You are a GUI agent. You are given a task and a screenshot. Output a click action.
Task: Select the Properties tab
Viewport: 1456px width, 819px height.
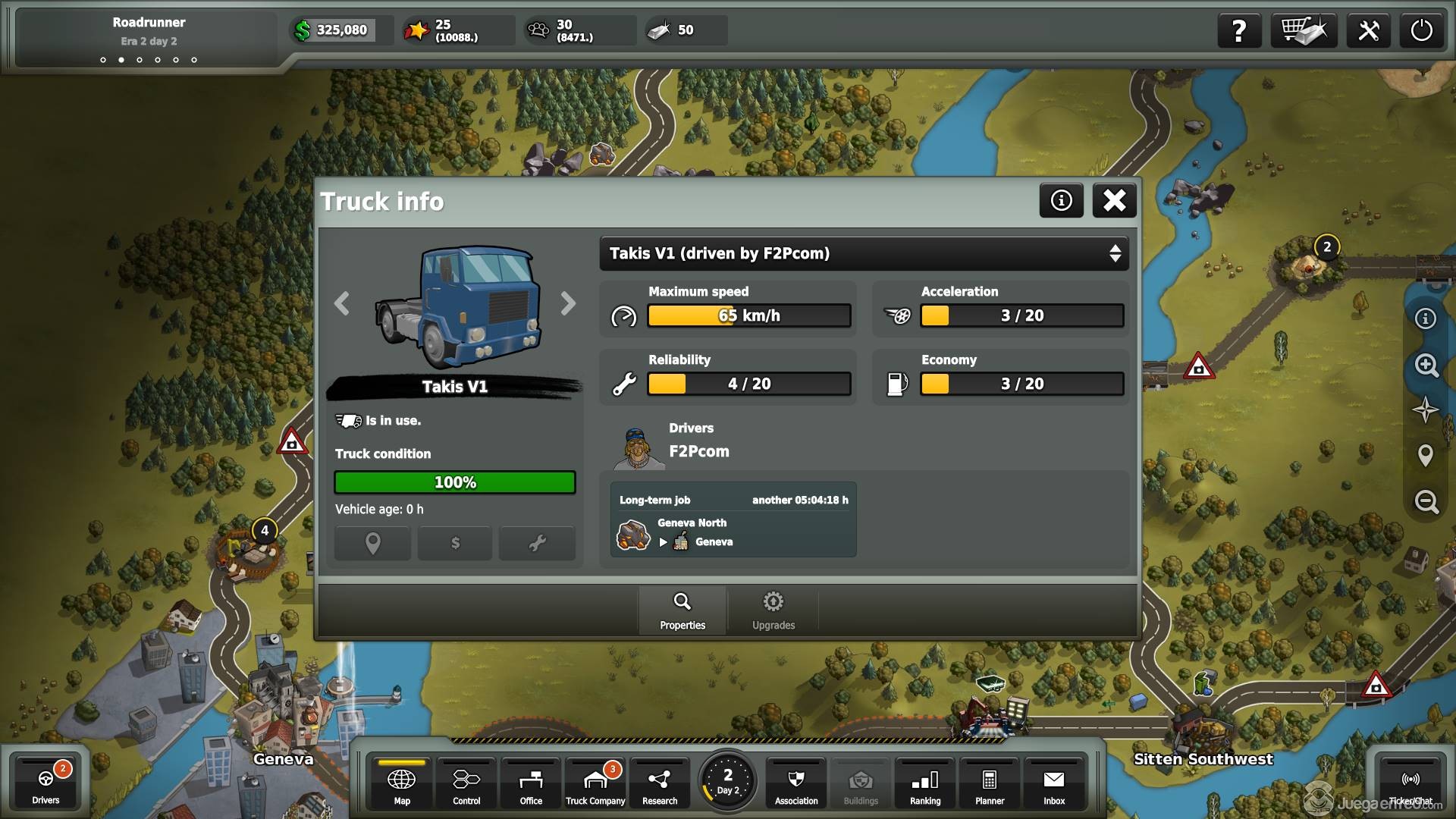click(682, 610)
